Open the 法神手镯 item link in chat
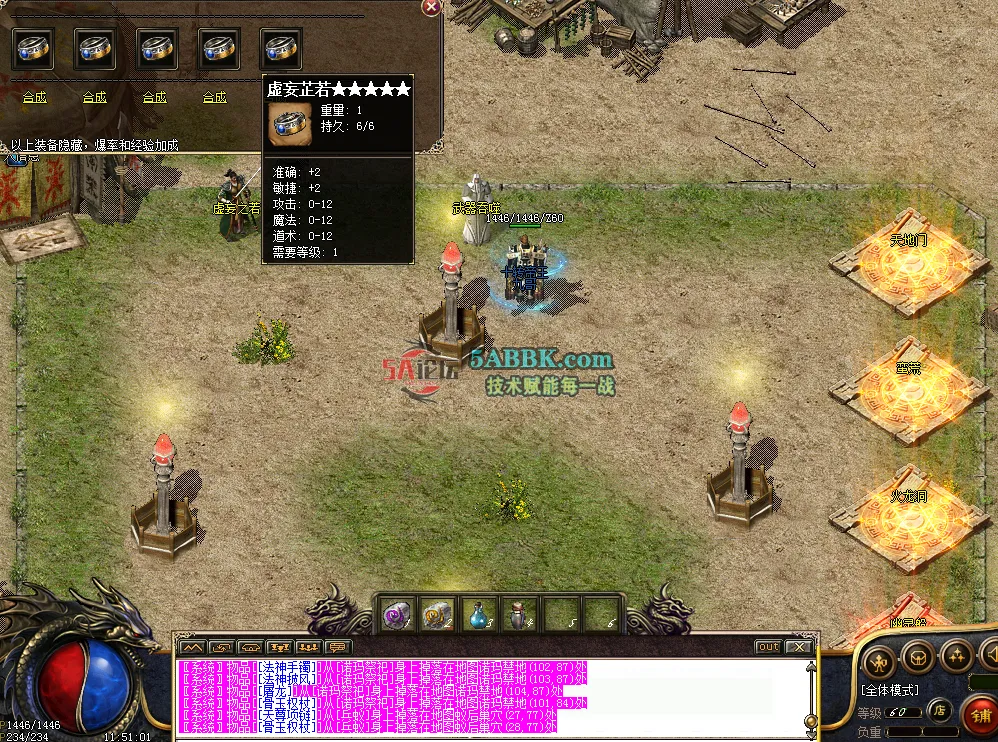This screenshot has width=998, height=742. pos(287,666)
